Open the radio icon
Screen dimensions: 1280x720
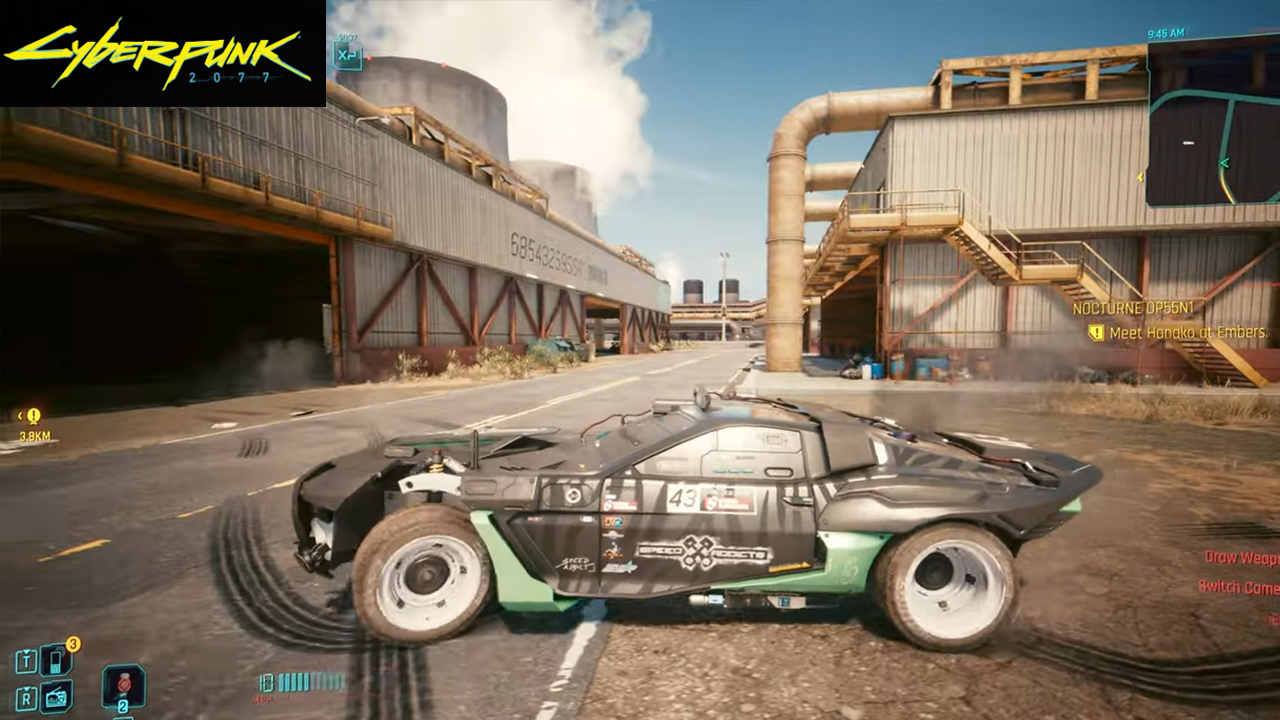click(x=56, y=695)
